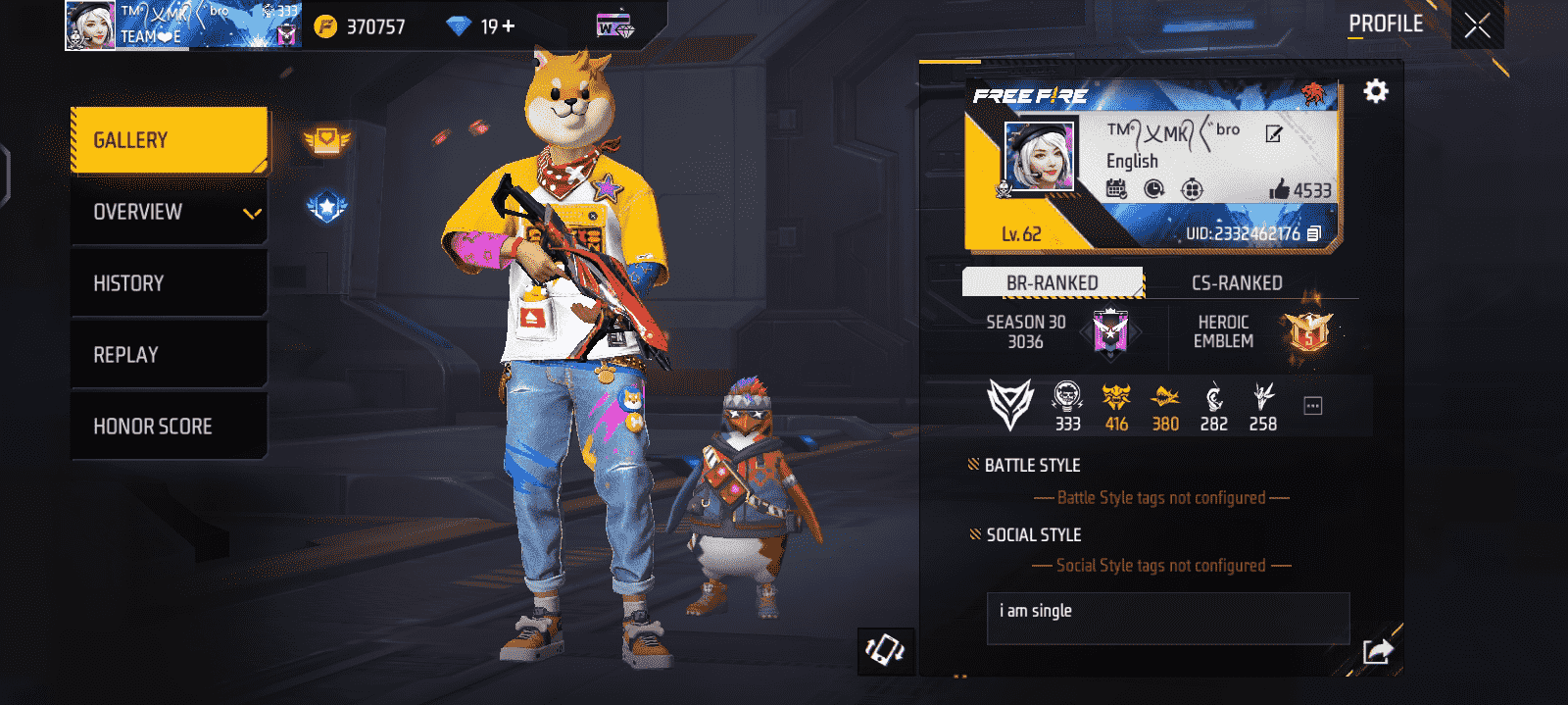View the Honor Score page
Image resolution: width=1568 pixels, height=705 pixels.
(x=169, y=427)
